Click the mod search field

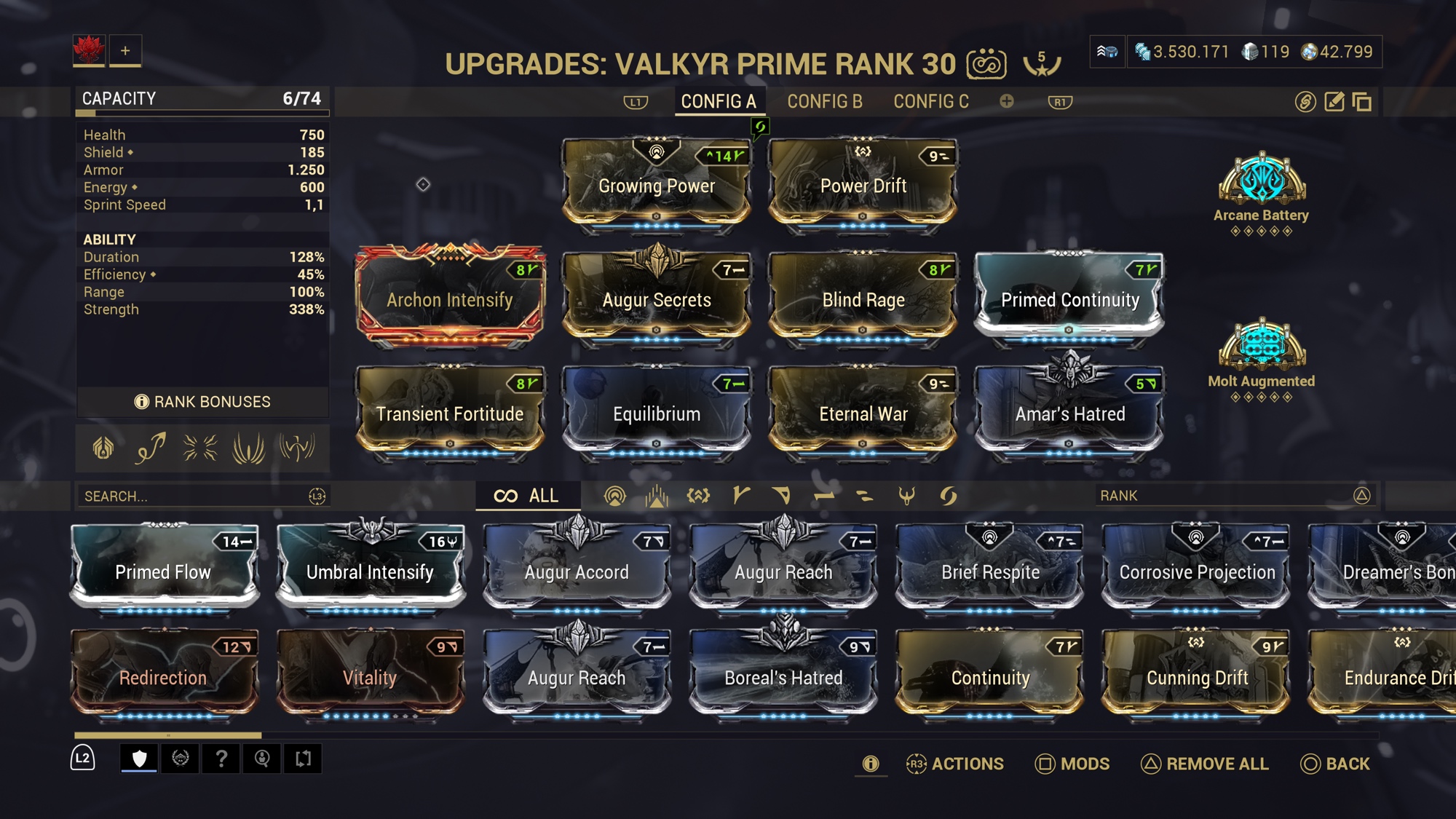click(x=193, y=496)
